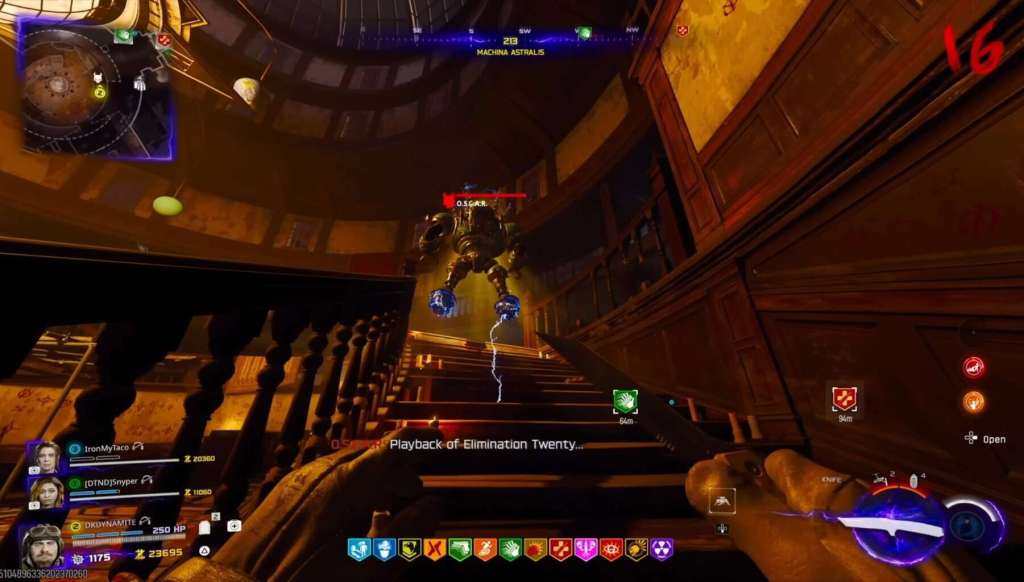The width and height of the screenshot is (1024, 582).
Task: Select the orange X perk icon
Action: [434, 549]
